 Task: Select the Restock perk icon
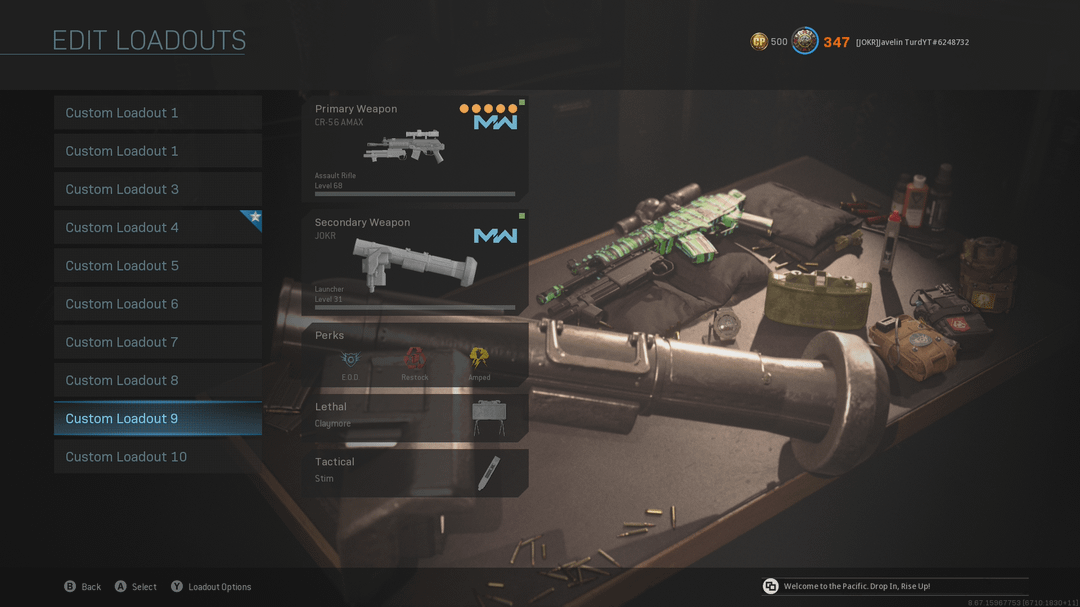[414, 359]
